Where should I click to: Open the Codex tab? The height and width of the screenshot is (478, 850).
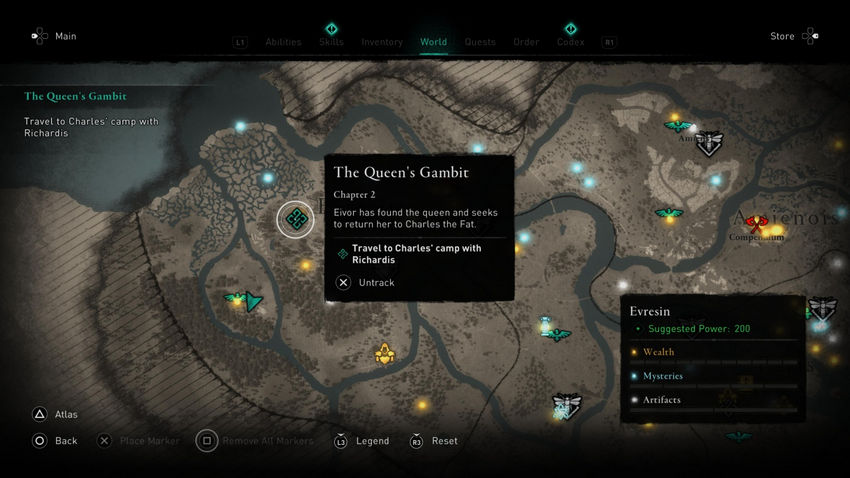570,42
